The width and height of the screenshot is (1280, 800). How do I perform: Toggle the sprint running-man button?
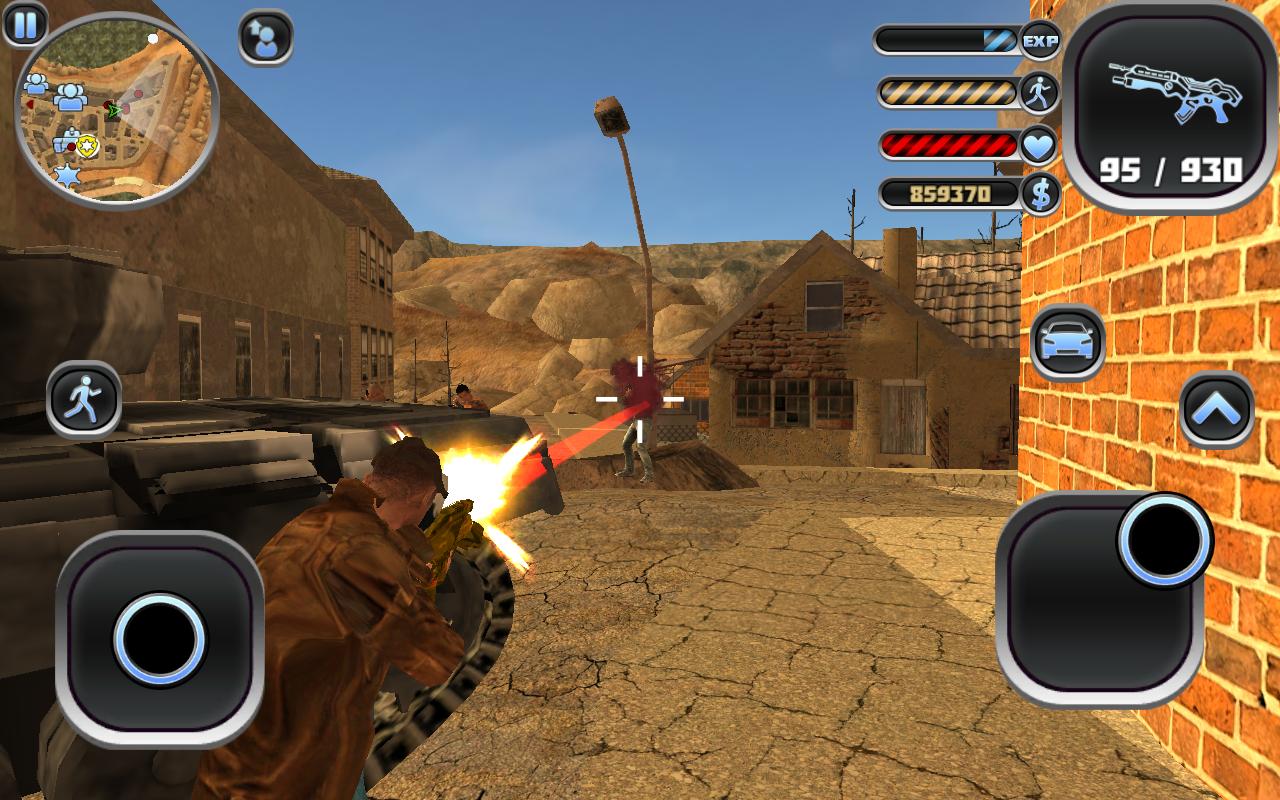pyautogui.click(x=84, y=400)
